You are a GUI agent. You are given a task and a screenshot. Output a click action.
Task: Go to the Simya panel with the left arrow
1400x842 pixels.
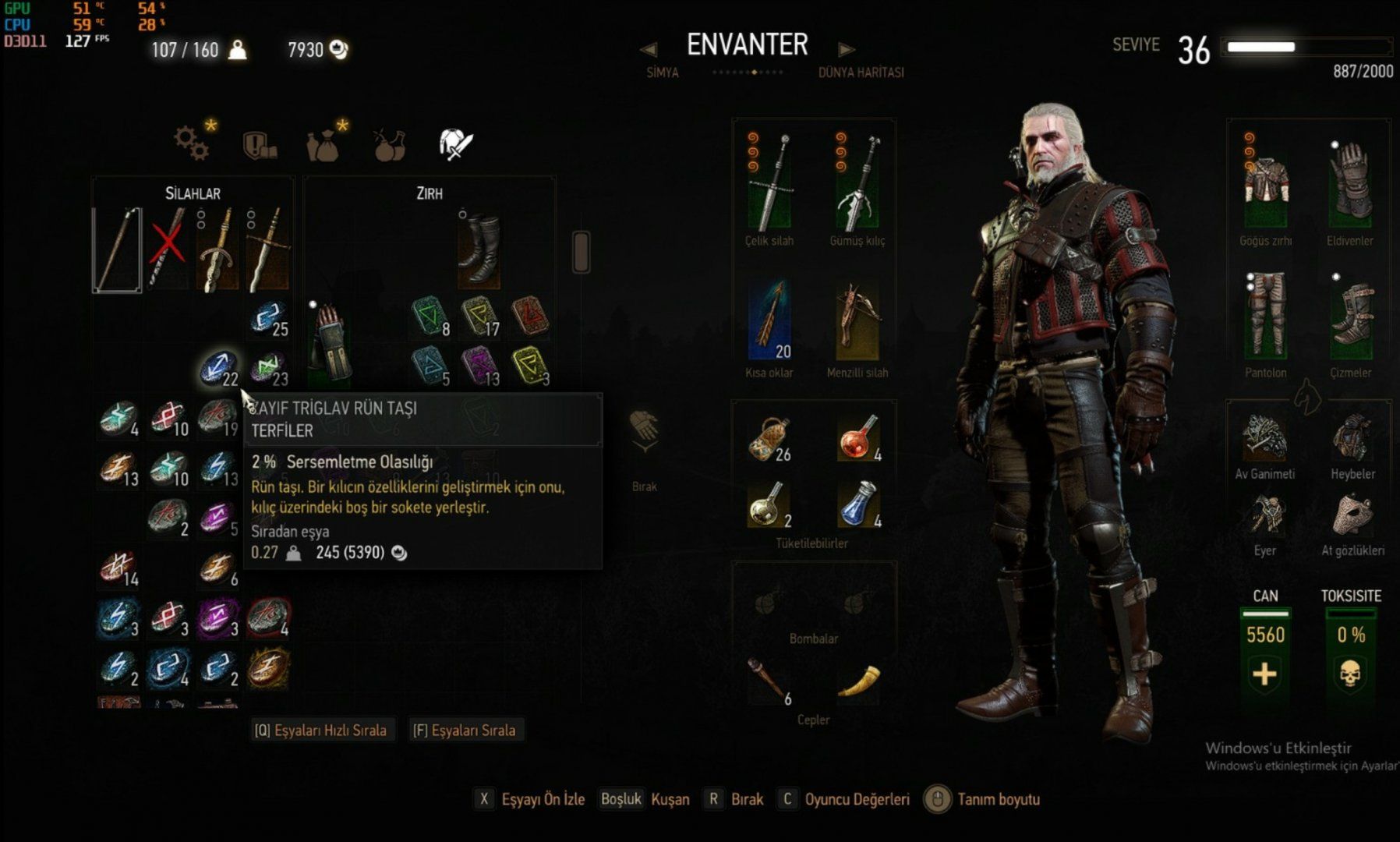point(648,50)
